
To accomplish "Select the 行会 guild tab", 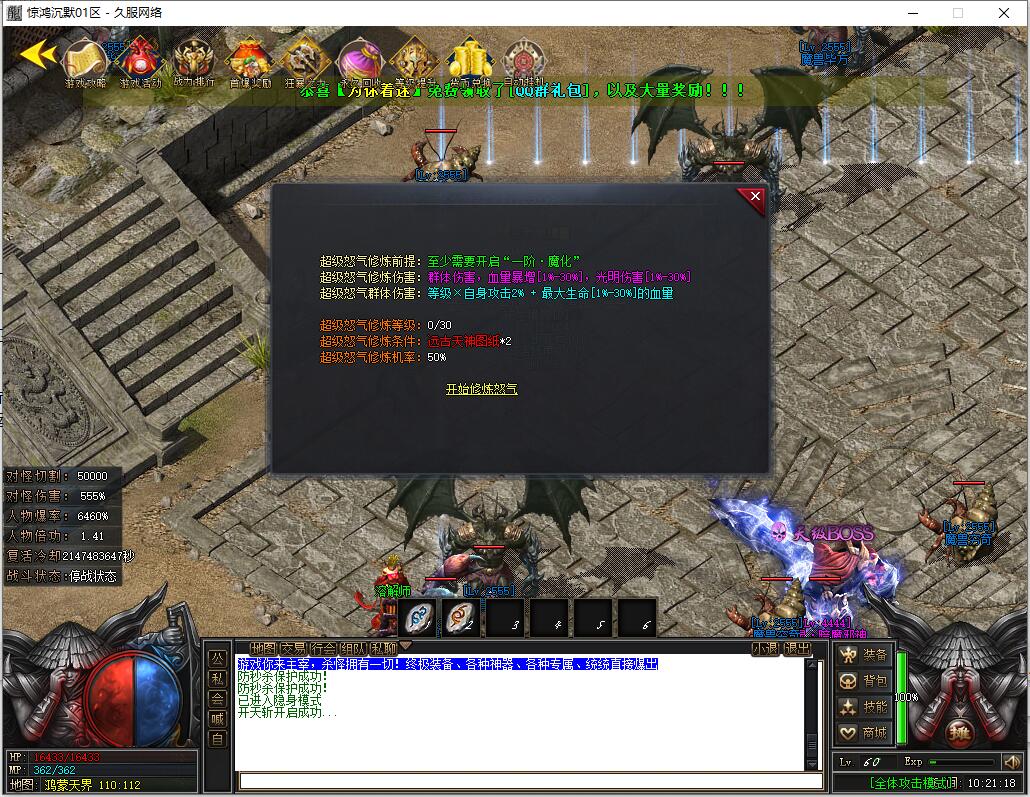I will tap(324, 648).
